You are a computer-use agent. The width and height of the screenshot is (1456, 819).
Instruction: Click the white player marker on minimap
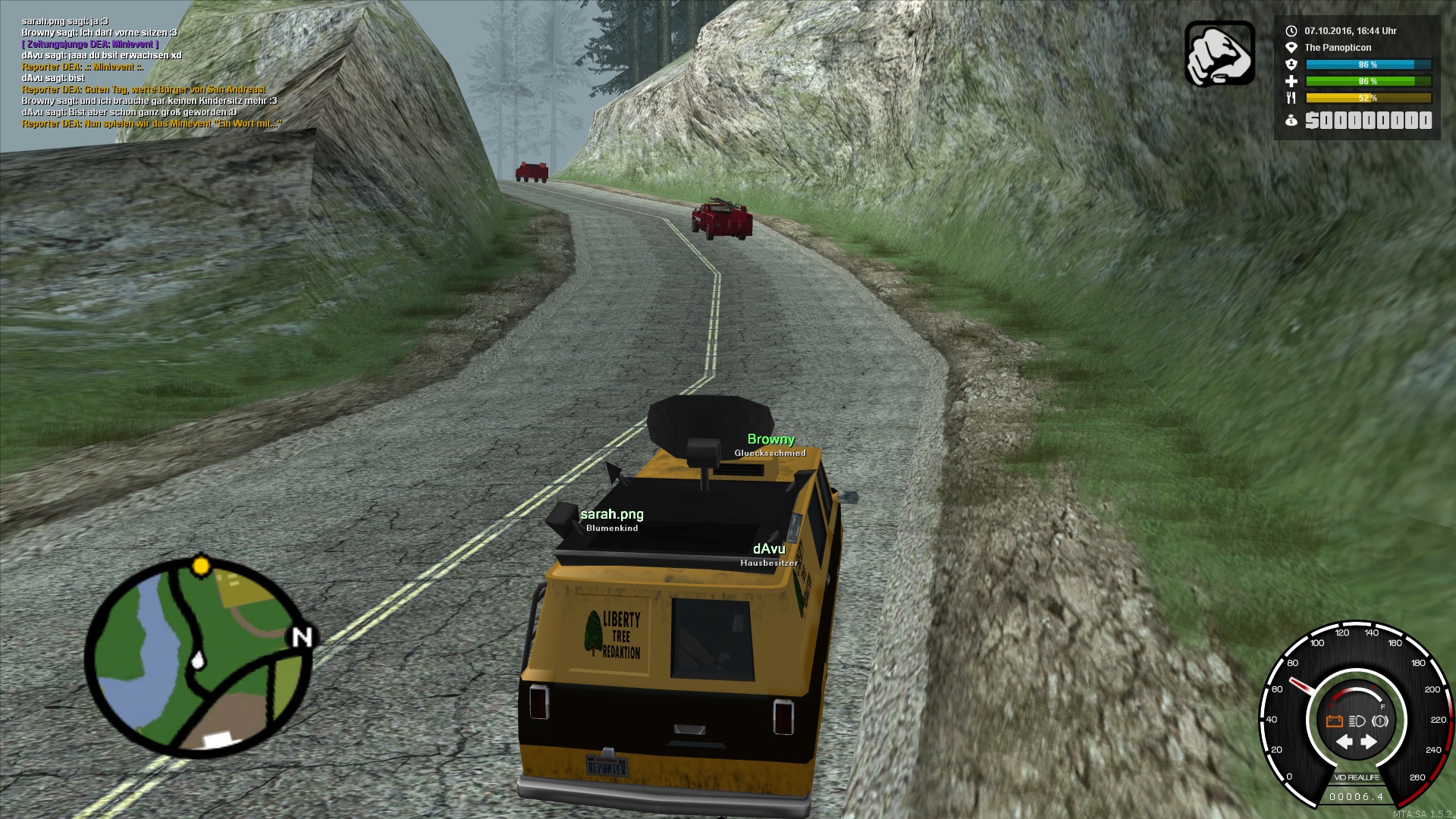(x=198, y=660)
